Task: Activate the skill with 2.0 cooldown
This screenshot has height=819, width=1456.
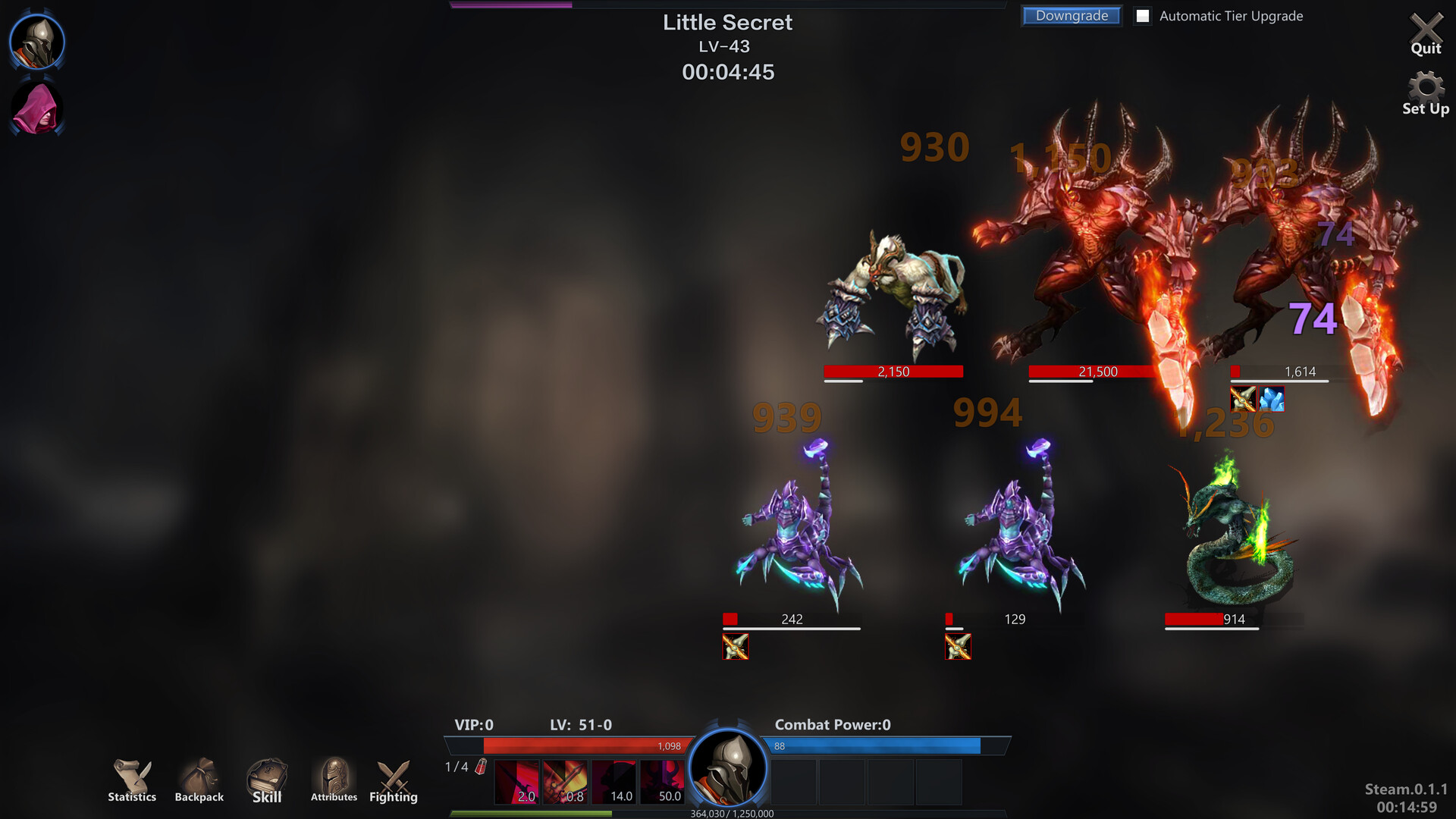Action: [x=517, y=781]
